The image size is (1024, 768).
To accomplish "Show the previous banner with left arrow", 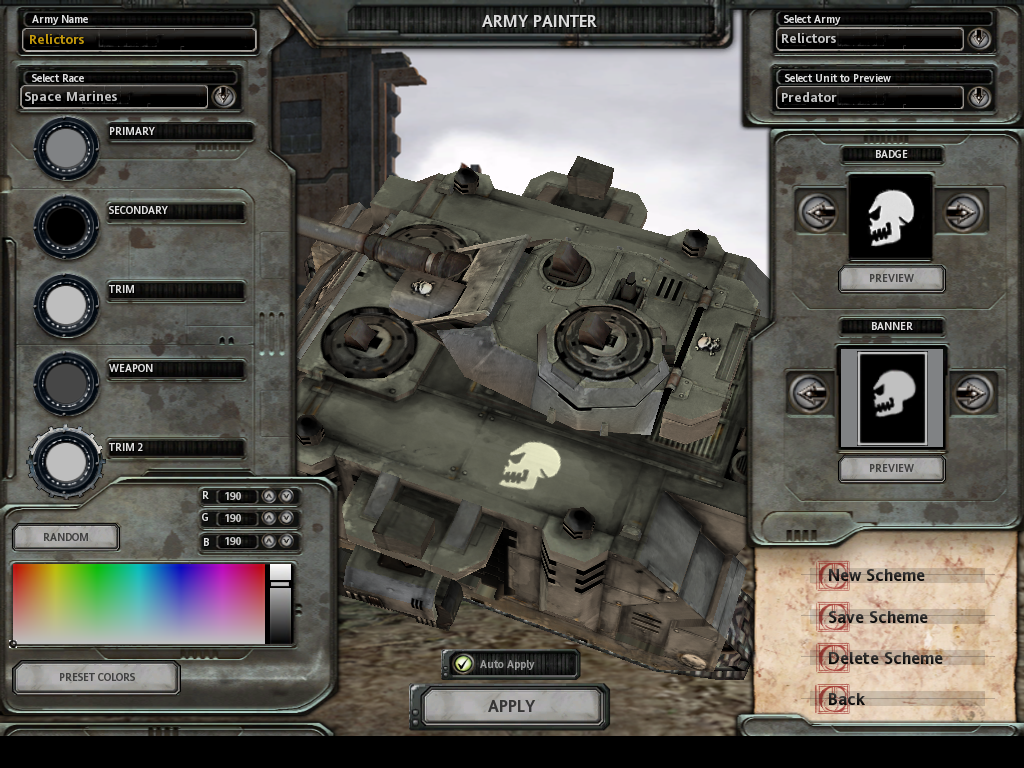I will (x=810, y=393).
